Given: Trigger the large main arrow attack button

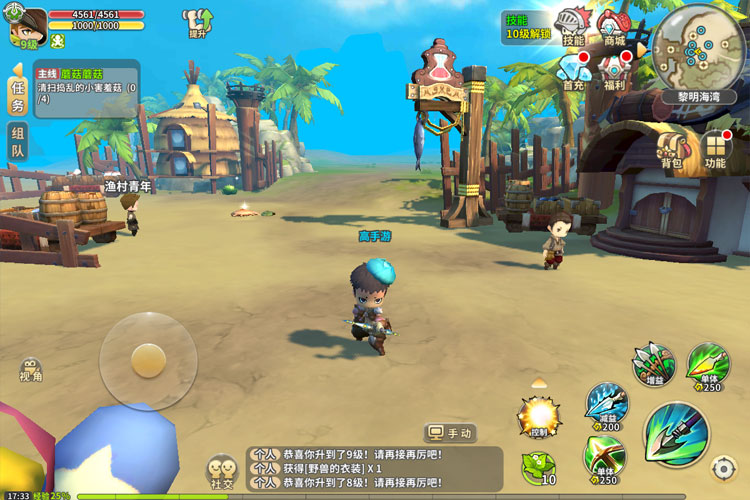Looking at the screenshot, I should tap(676, 433).
